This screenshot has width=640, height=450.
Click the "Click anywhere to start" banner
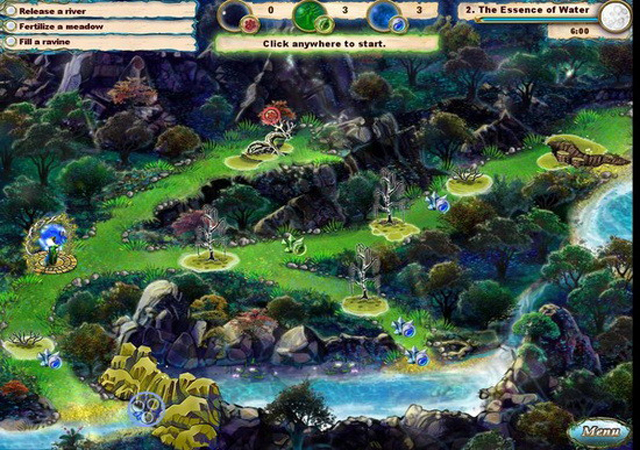click(326, 44)
